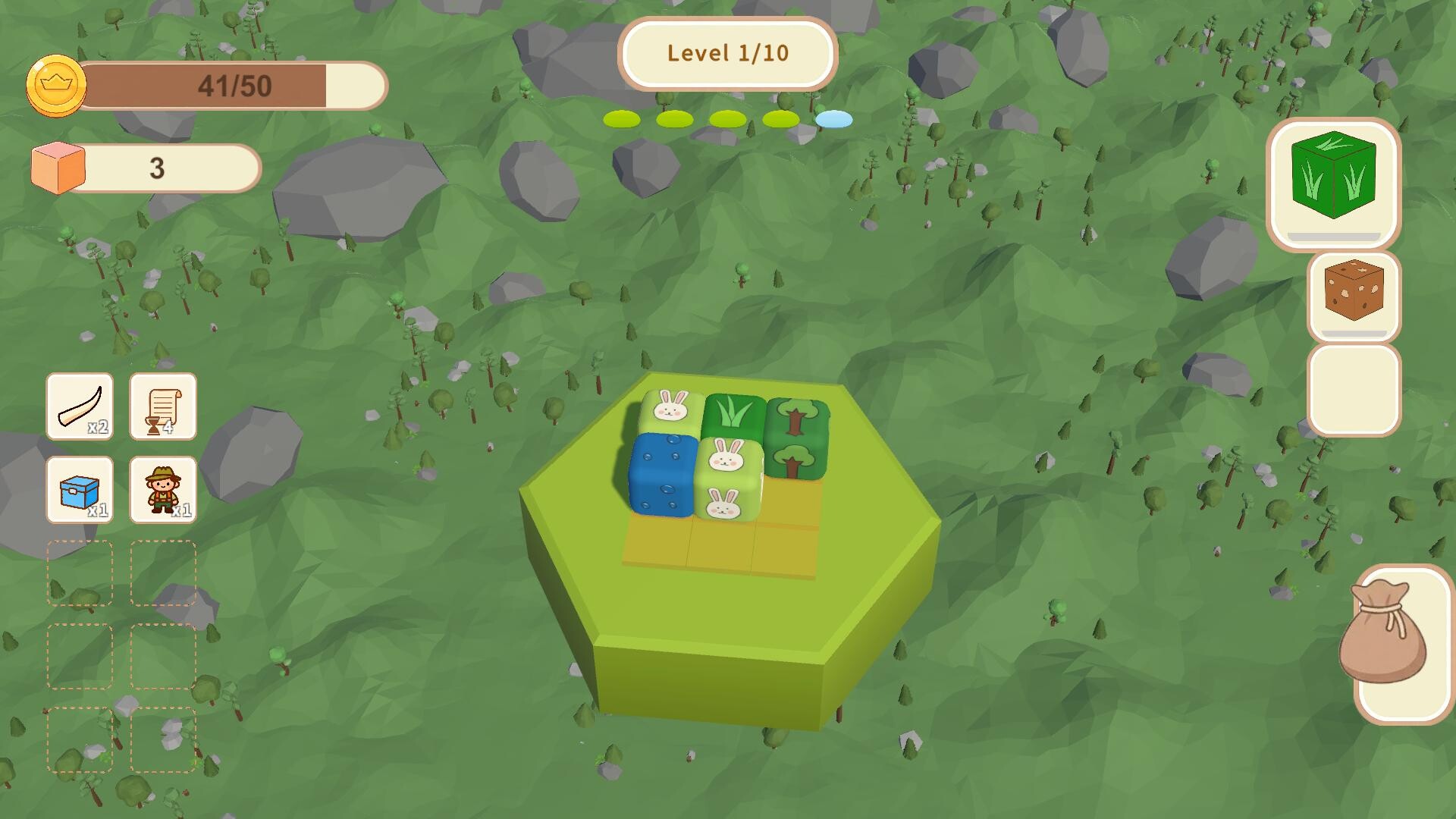Select the ivory tusk item with x2 count
This screenshot has width=1456, height=819.
point(80,407)
